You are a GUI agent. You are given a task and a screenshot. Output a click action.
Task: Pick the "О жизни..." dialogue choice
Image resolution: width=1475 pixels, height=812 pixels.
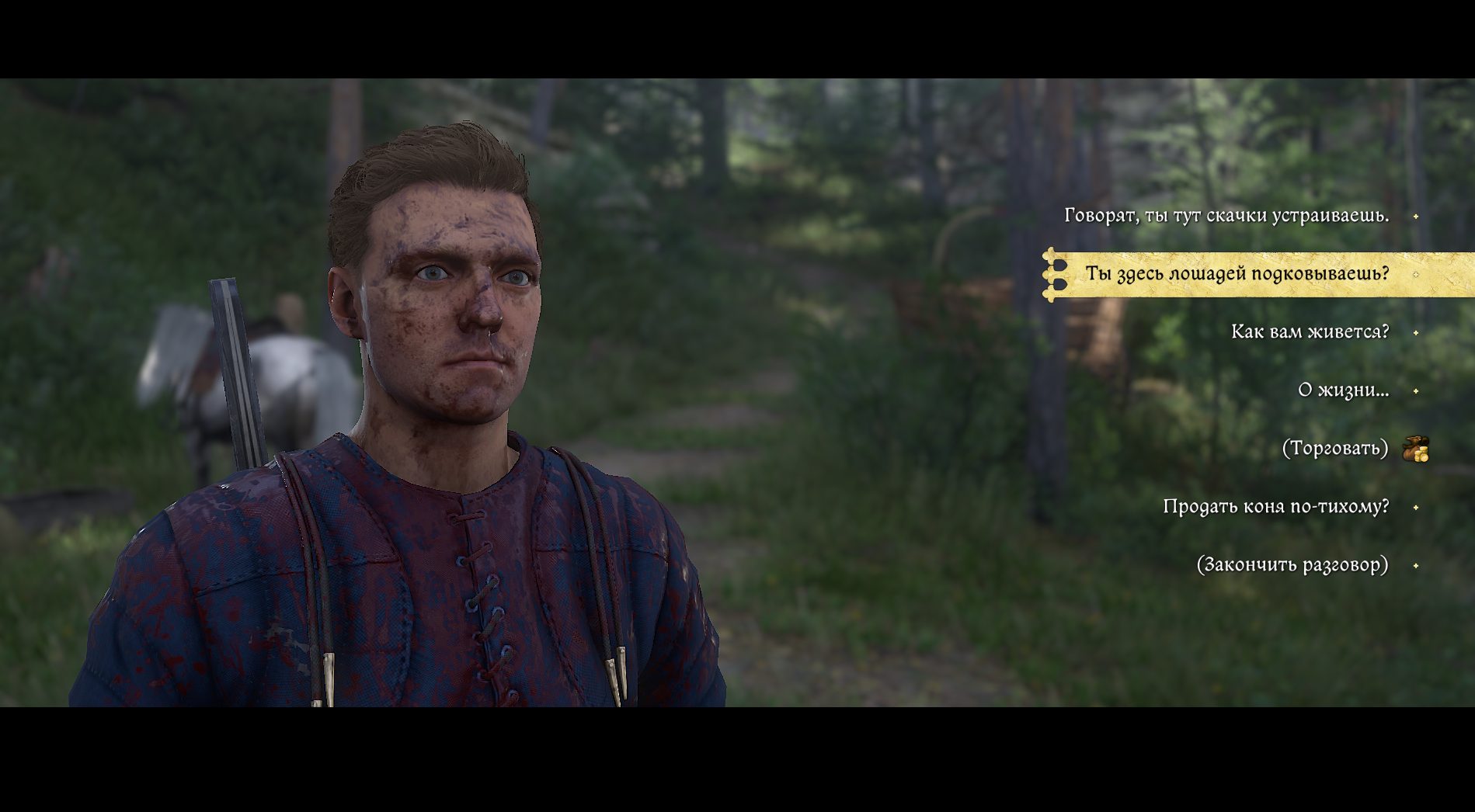[1343, 390]
